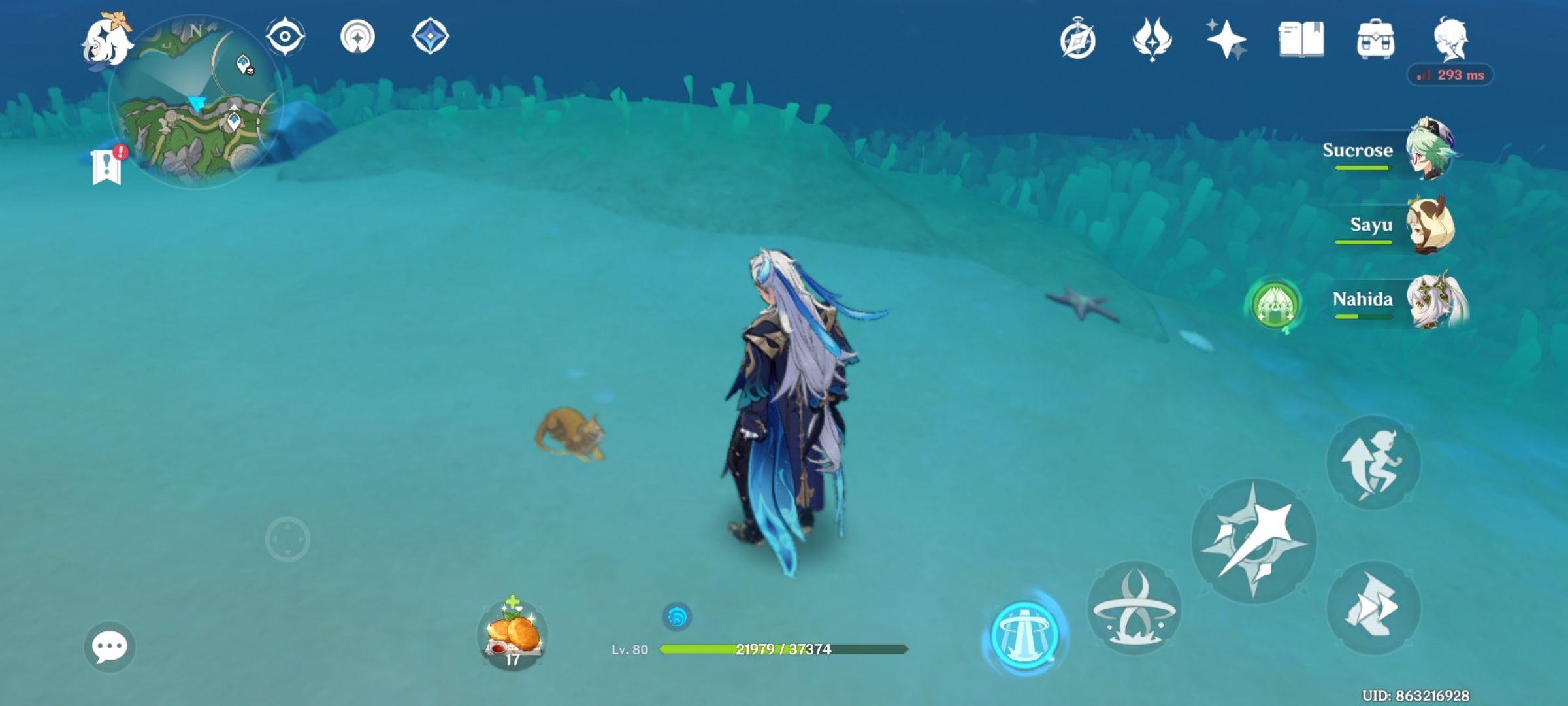
Task: Open the Wish menu sparkle icon
Action: click(1228, 41)
